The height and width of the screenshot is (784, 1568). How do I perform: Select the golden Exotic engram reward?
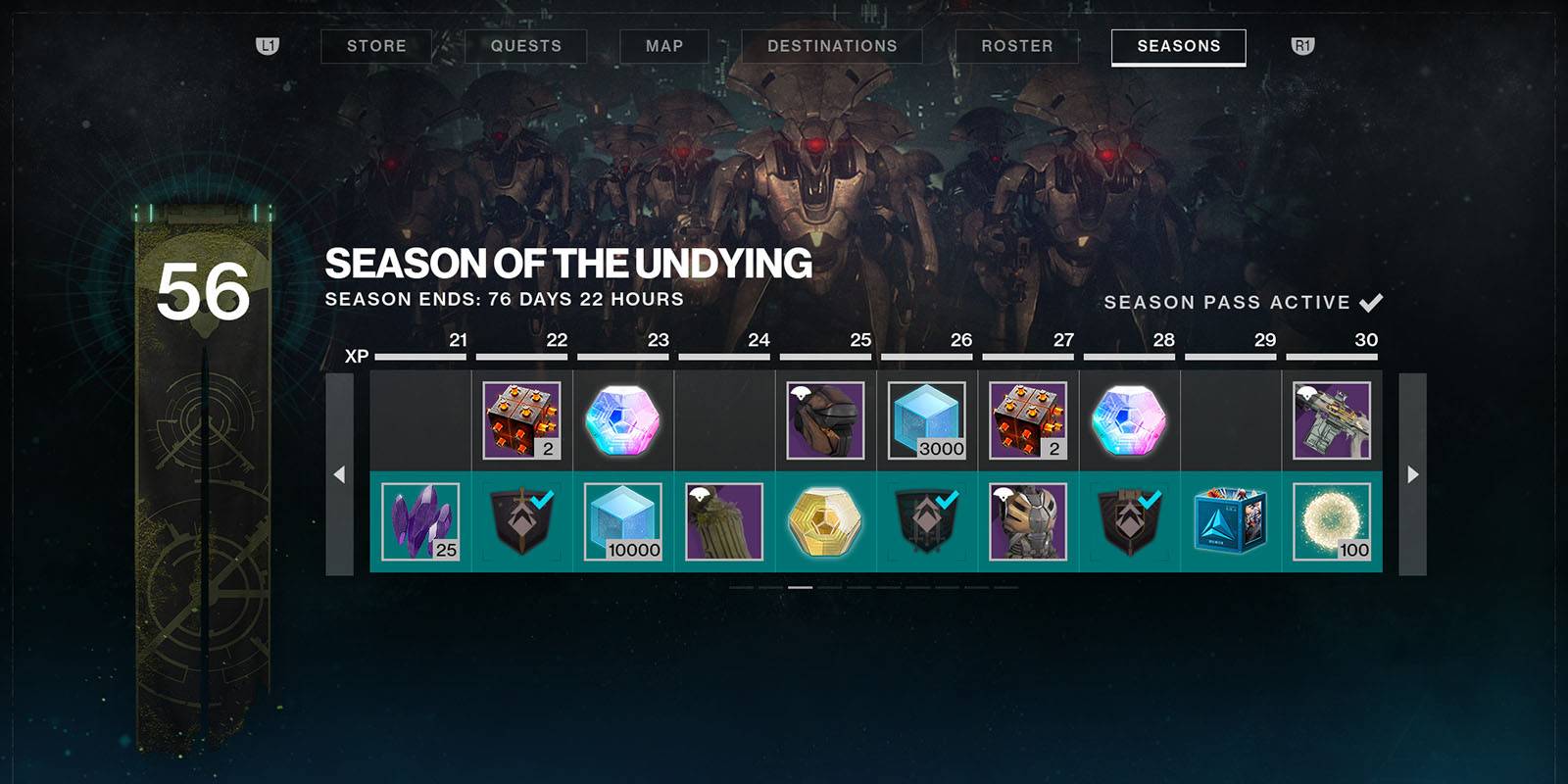(824, 522)
